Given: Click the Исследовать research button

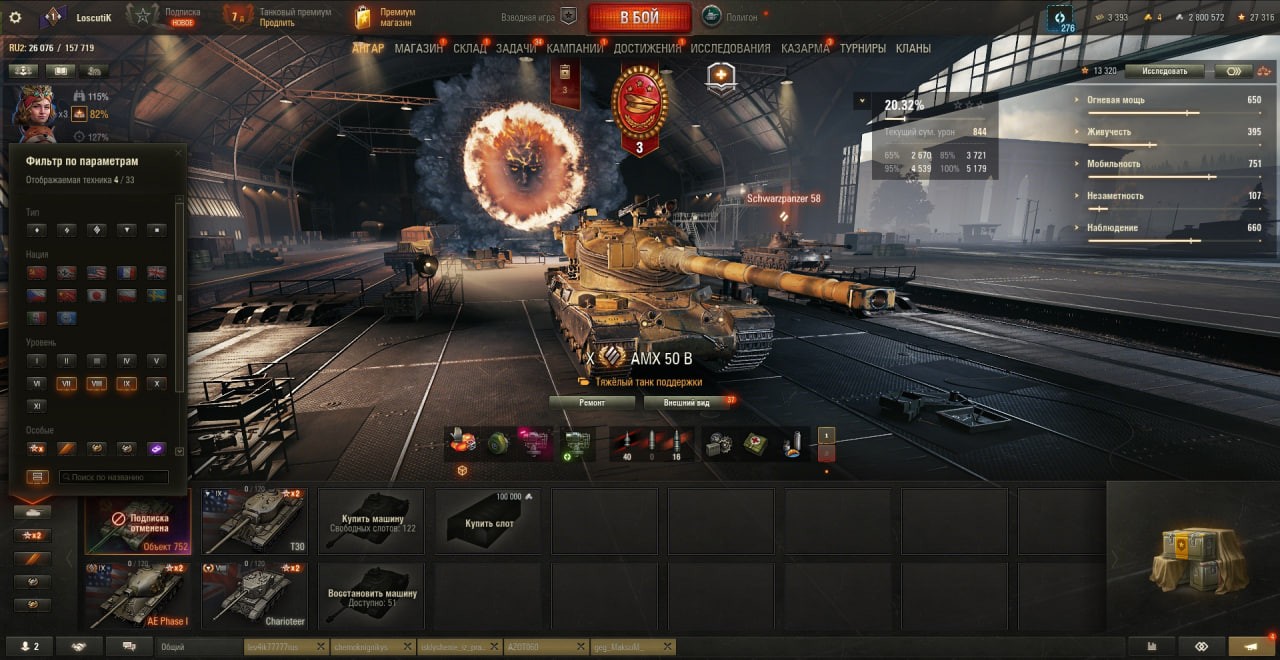Looking at the screenshot, I should pos(1163,71).
